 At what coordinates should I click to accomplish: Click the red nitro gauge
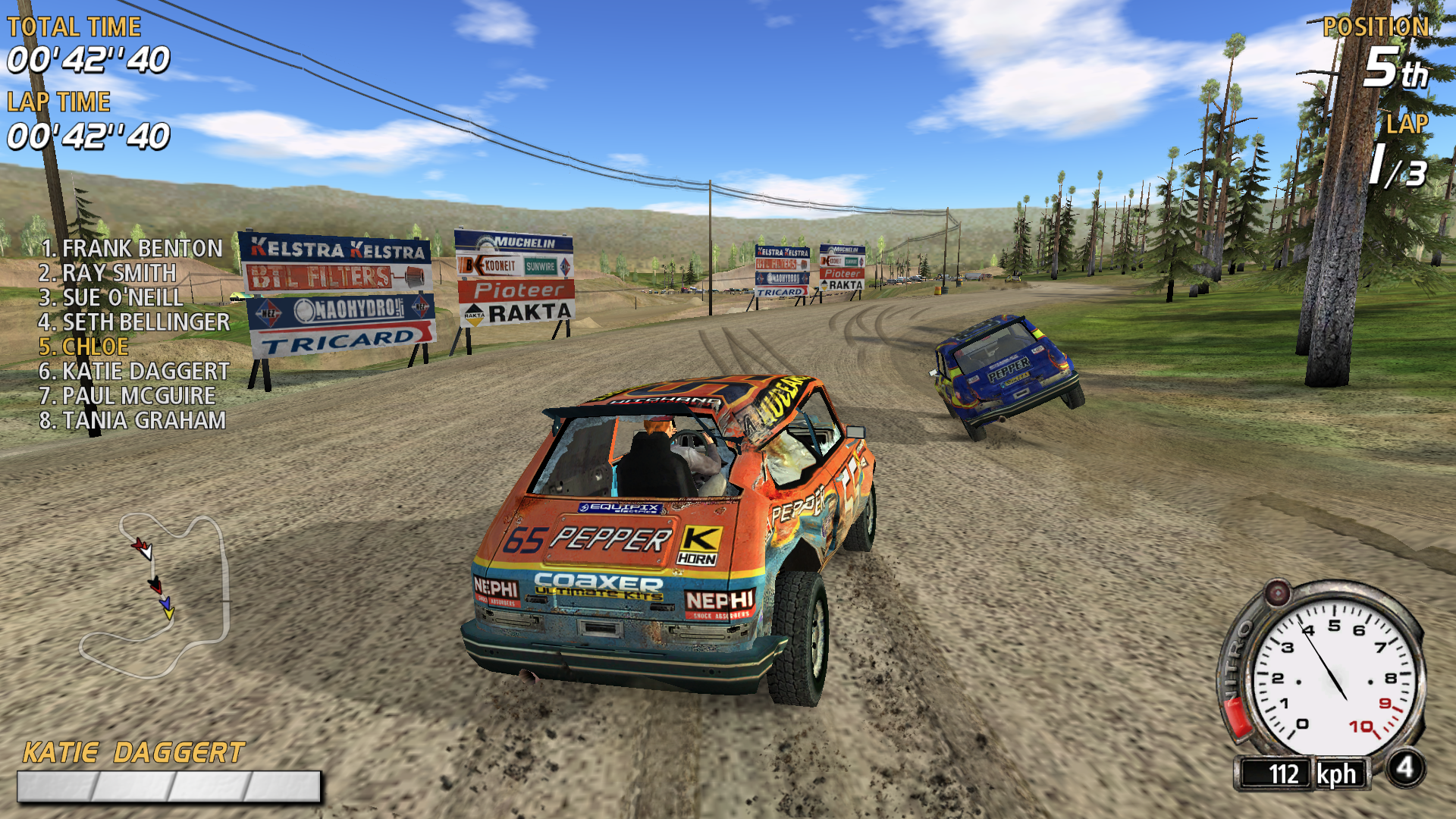click(x=1238, y=717)
